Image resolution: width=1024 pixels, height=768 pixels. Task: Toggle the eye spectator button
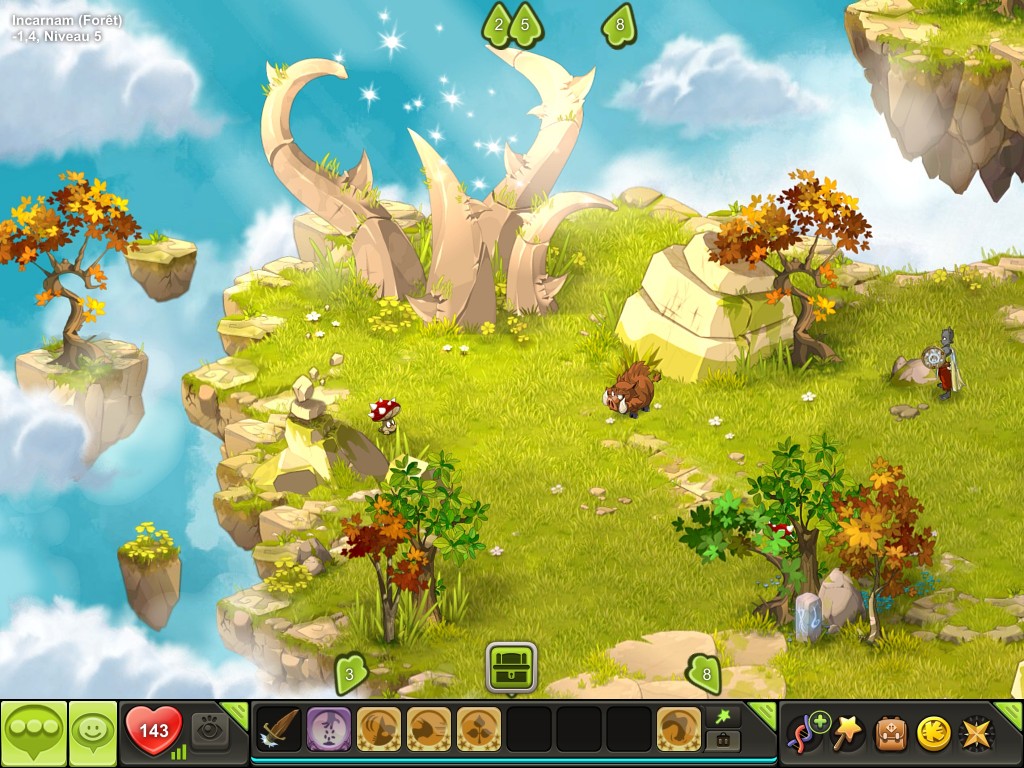[x=209, y=729]
